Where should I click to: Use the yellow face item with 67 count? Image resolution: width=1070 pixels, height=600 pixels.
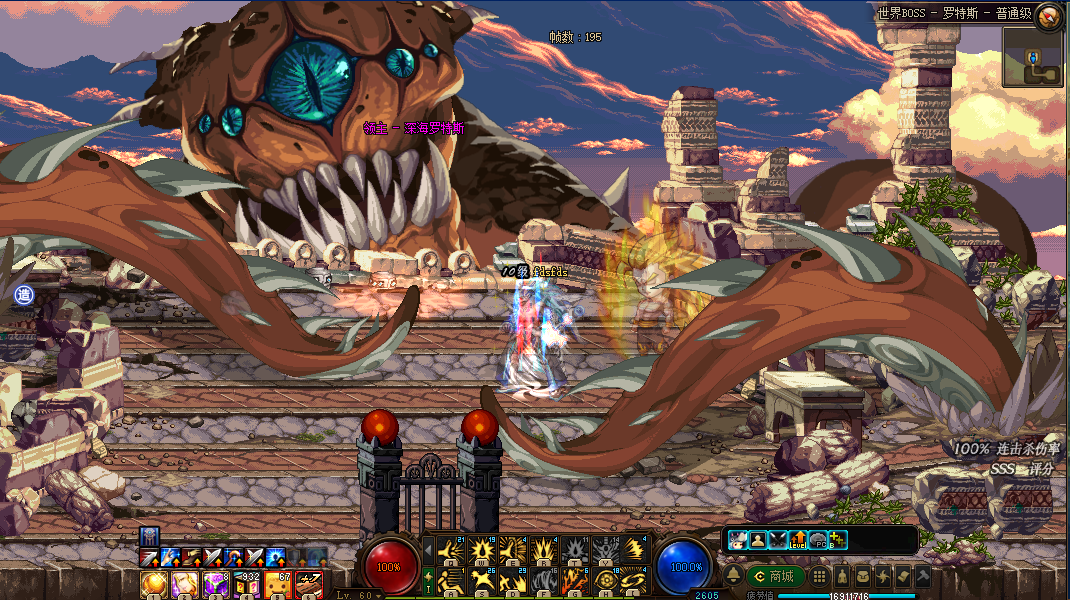pos(277,584)
